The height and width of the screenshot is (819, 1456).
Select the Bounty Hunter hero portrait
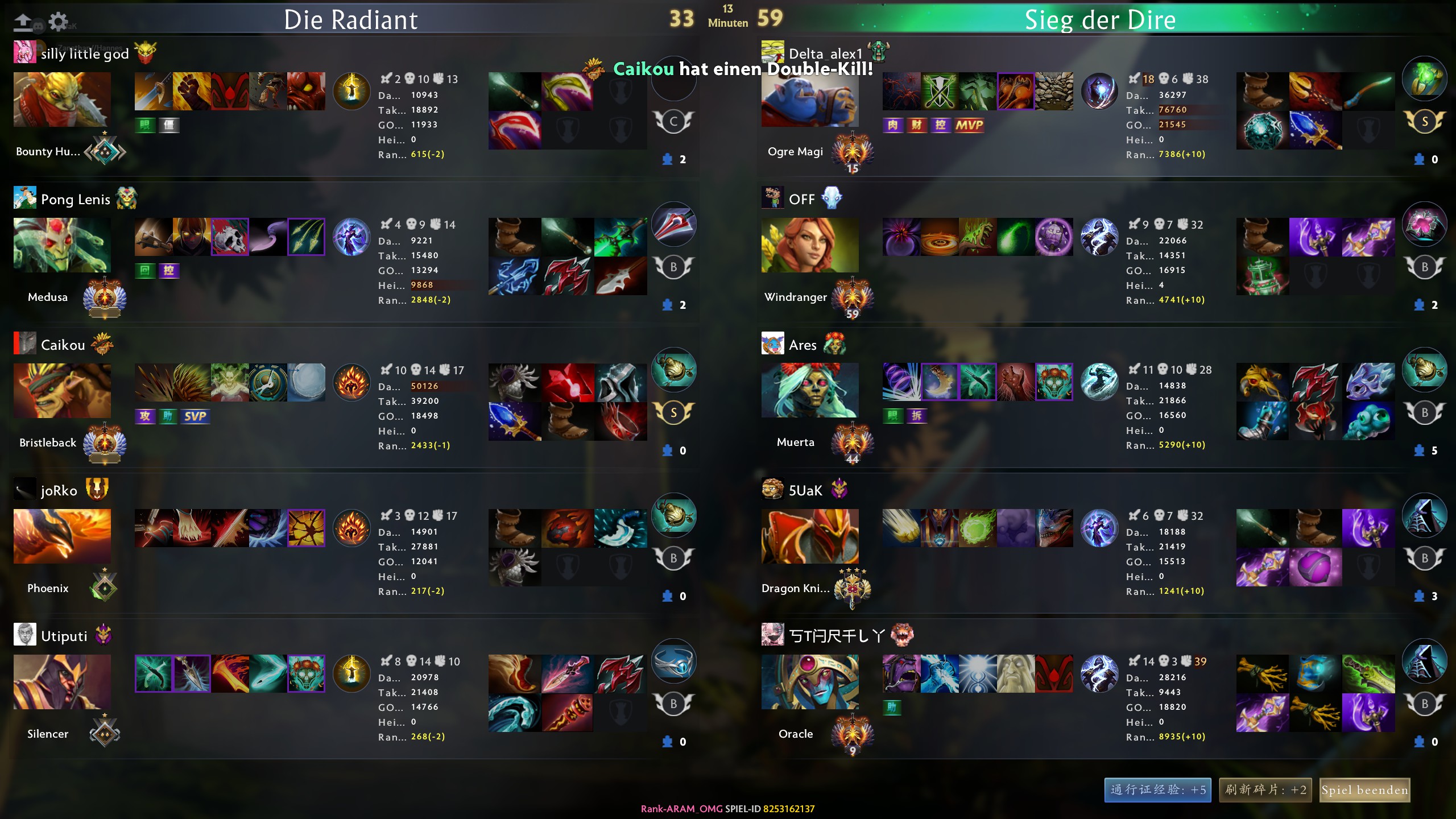pos(62,100)
